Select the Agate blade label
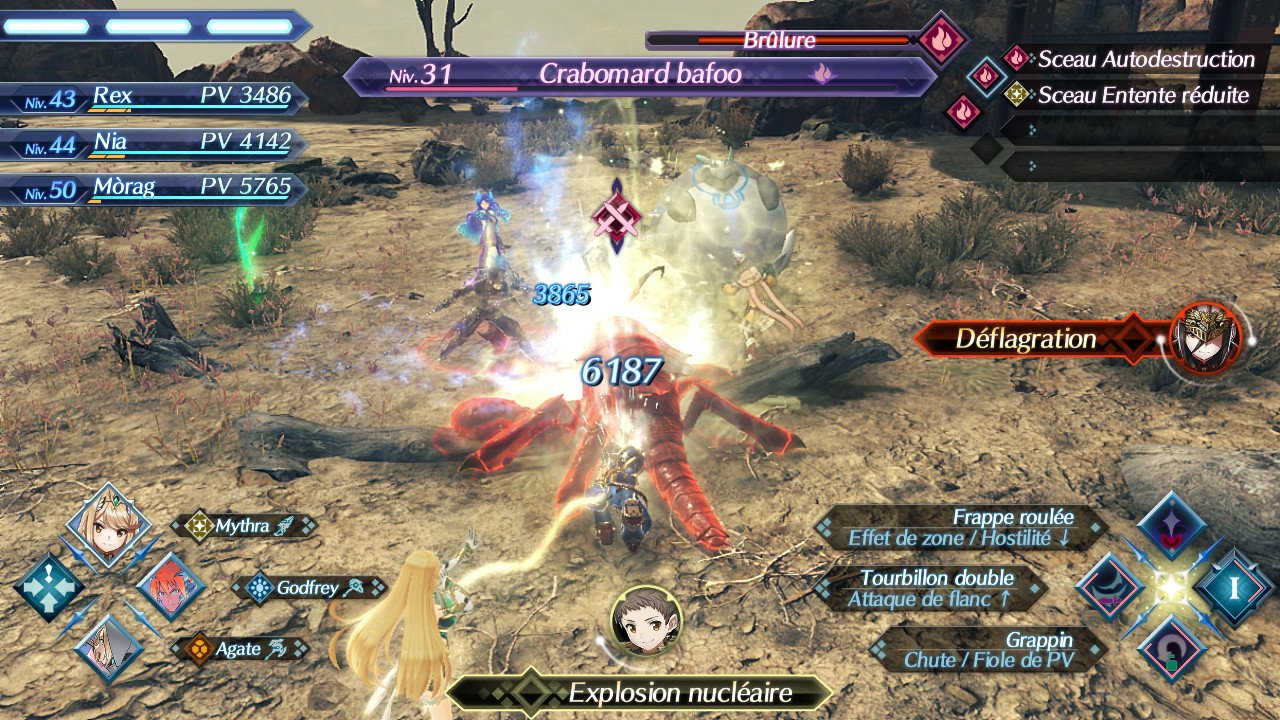The height and width of the screenshot is (720, 1280). [238, 649]
